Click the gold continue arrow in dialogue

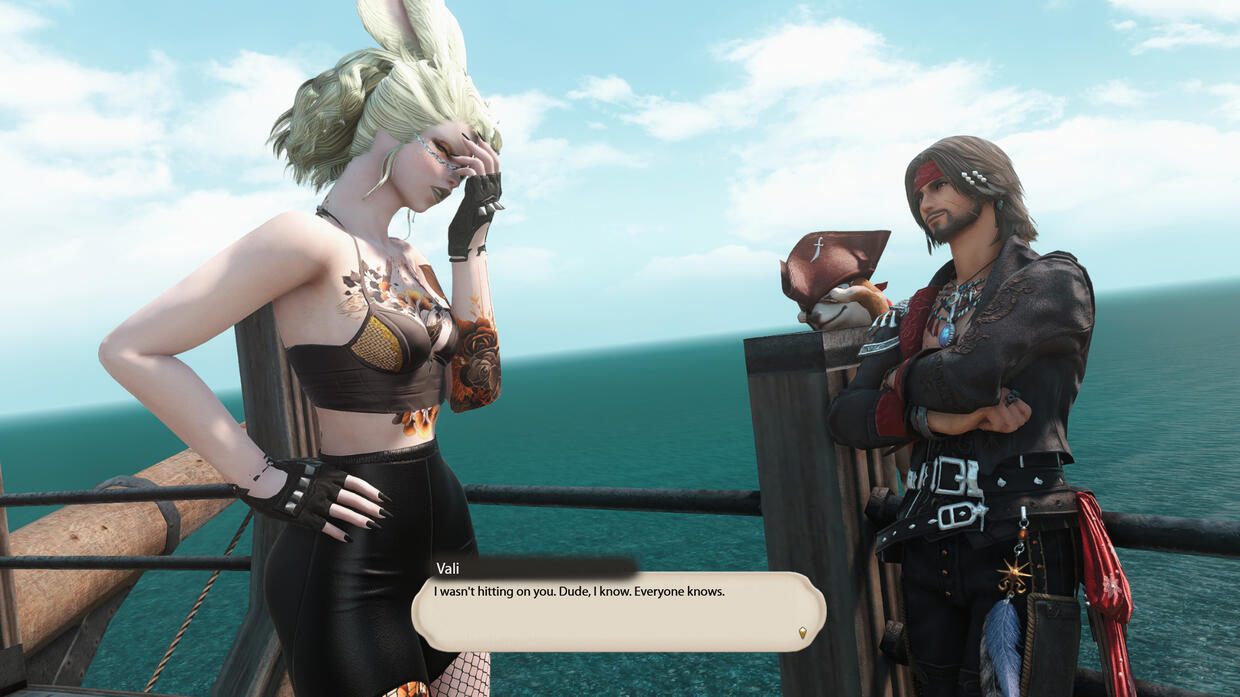coord(802,632)
